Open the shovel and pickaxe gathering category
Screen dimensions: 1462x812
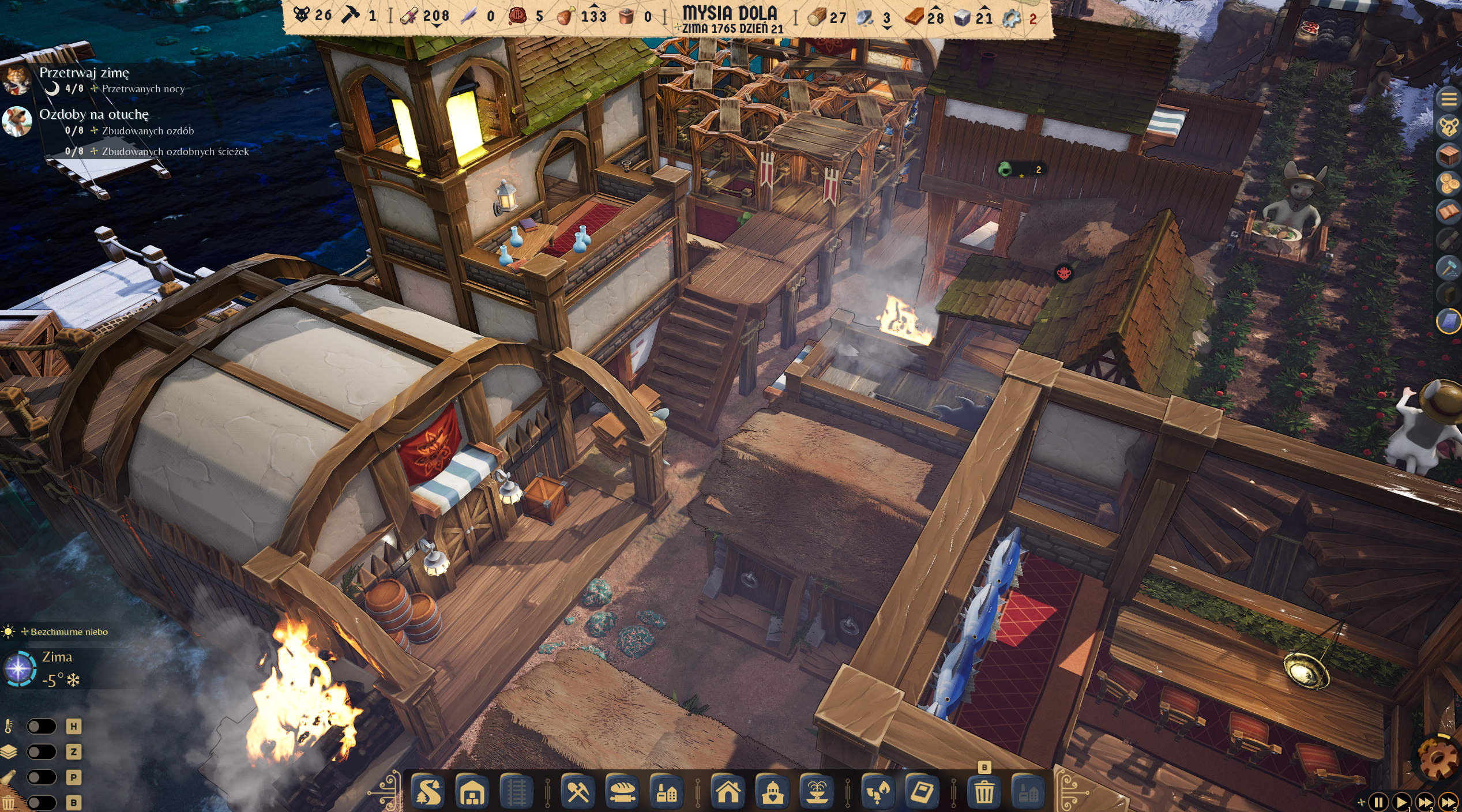[x=578, y=792]
